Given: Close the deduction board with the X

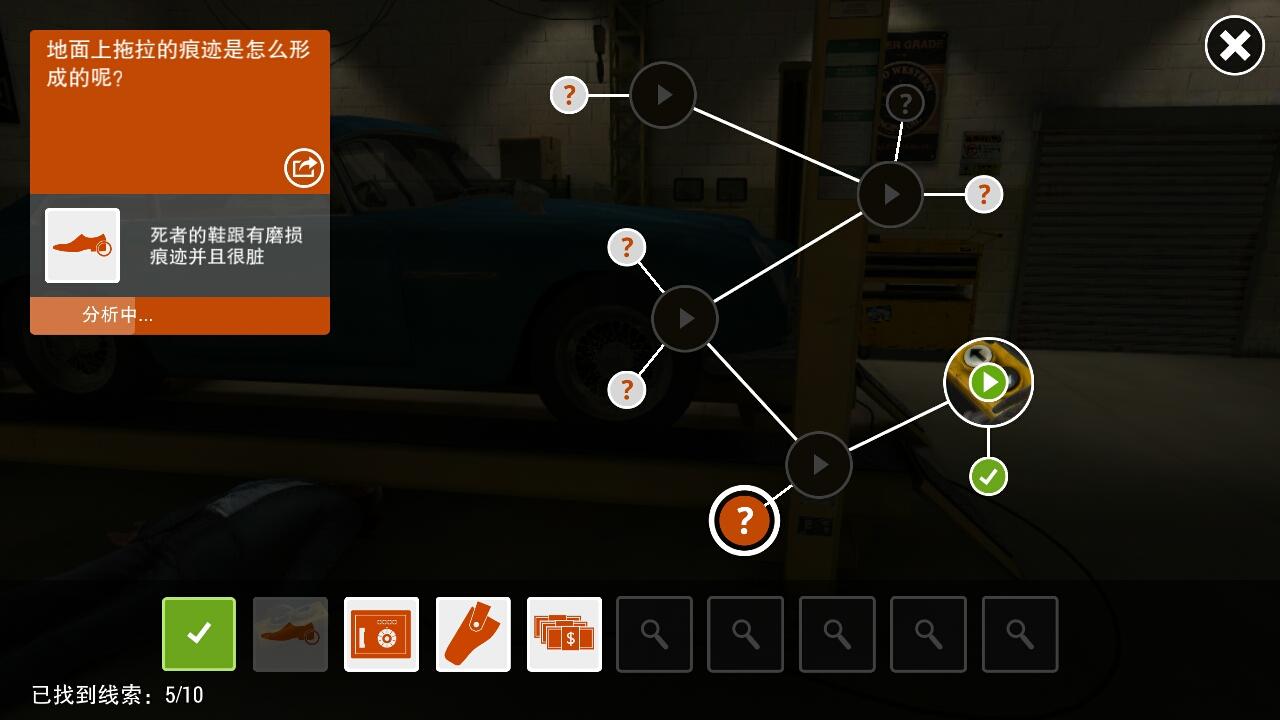Looking at the screenshot, I should coord(1234,46).
